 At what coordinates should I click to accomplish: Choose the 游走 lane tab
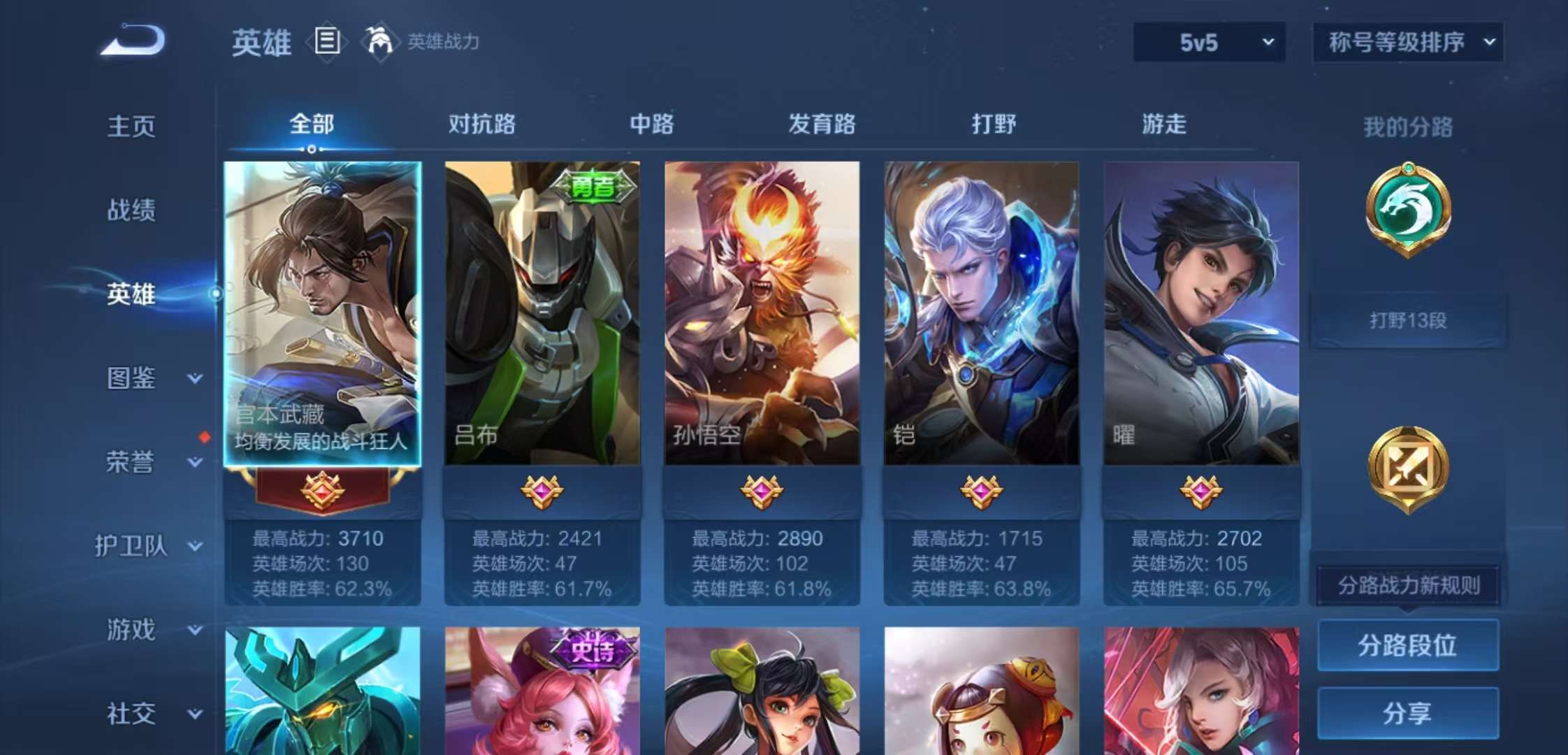1163,124
